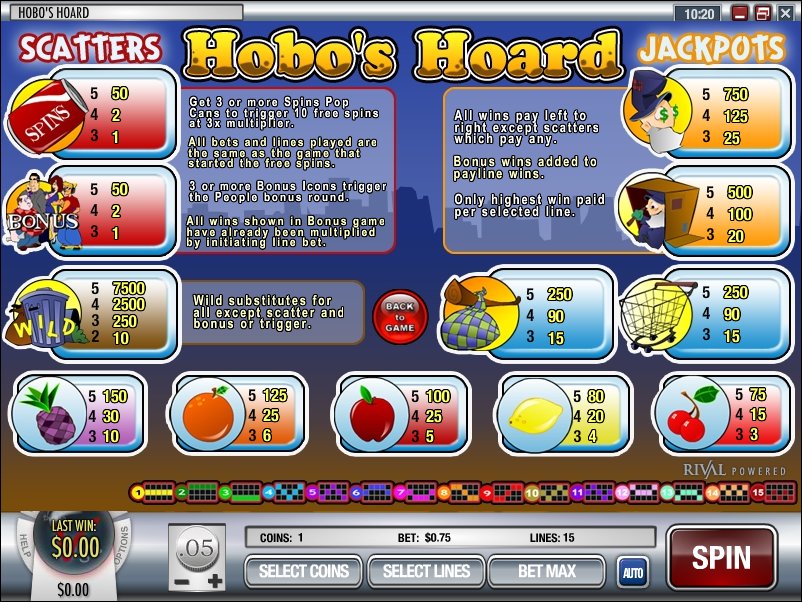Screen dimensions: 802x602
Task: Minimize the game window
Action: [x=741, y=14]
